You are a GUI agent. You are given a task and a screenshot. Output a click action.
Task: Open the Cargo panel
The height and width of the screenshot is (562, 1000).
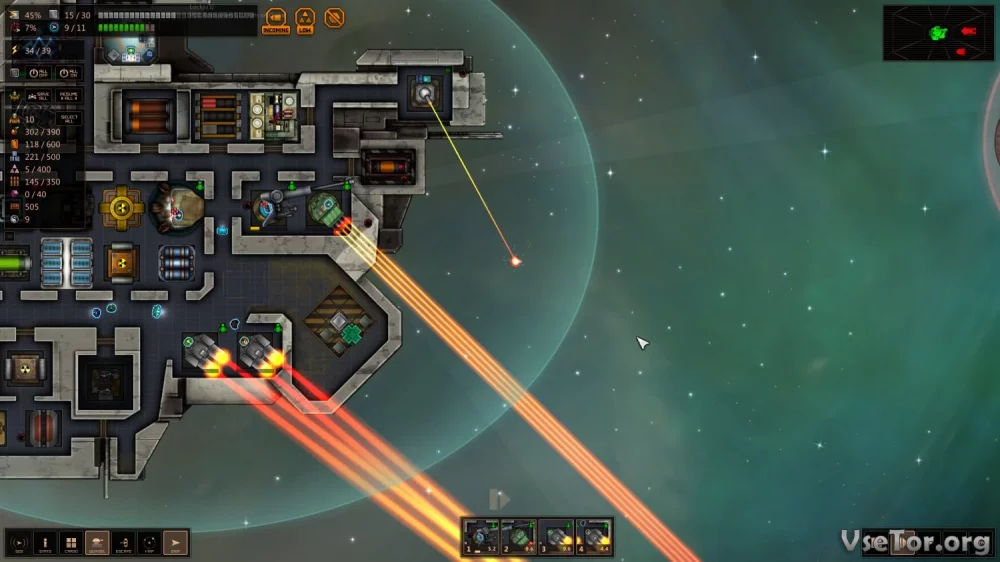[71, 543]
